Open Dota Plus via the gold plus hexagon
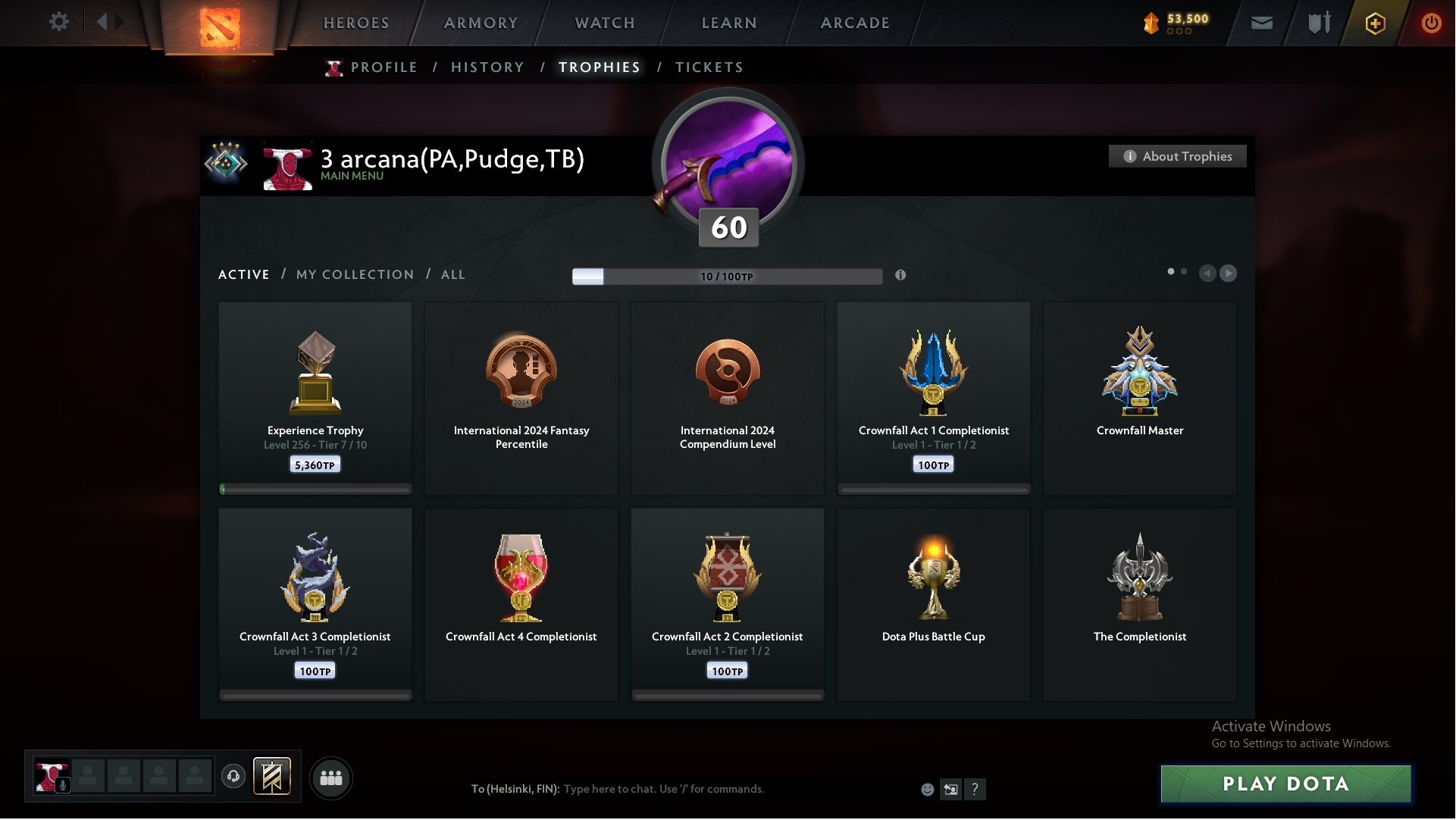 1374,23
